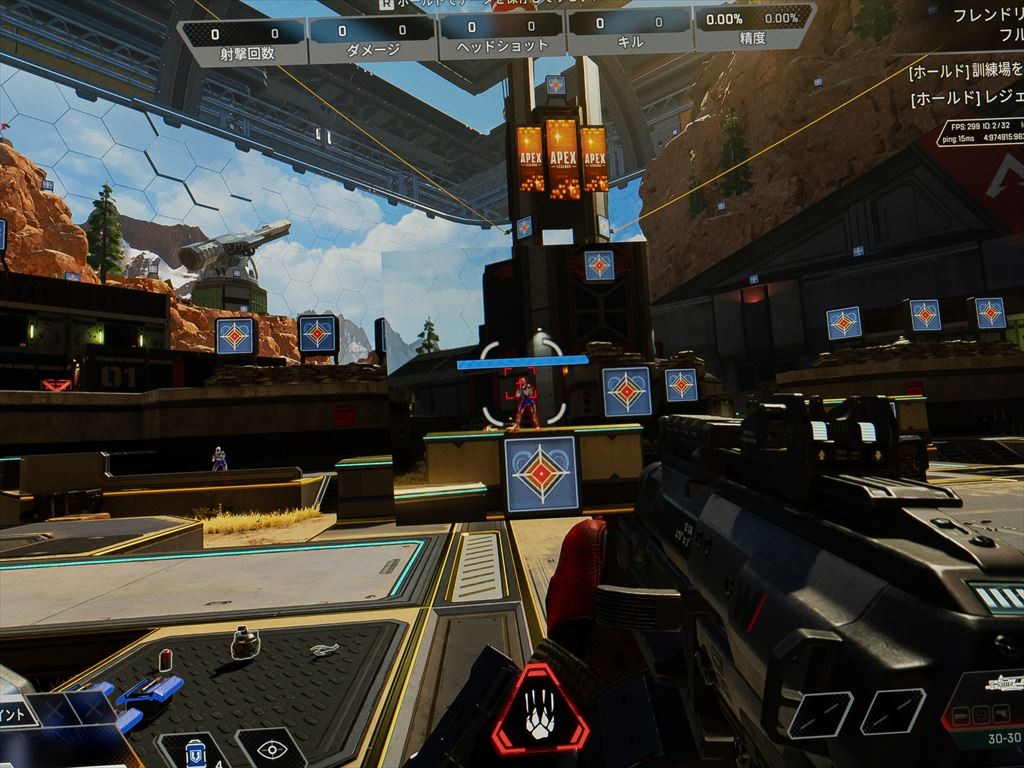
Task: Select the shield cell consumable slot
Action: coord(196,752)
